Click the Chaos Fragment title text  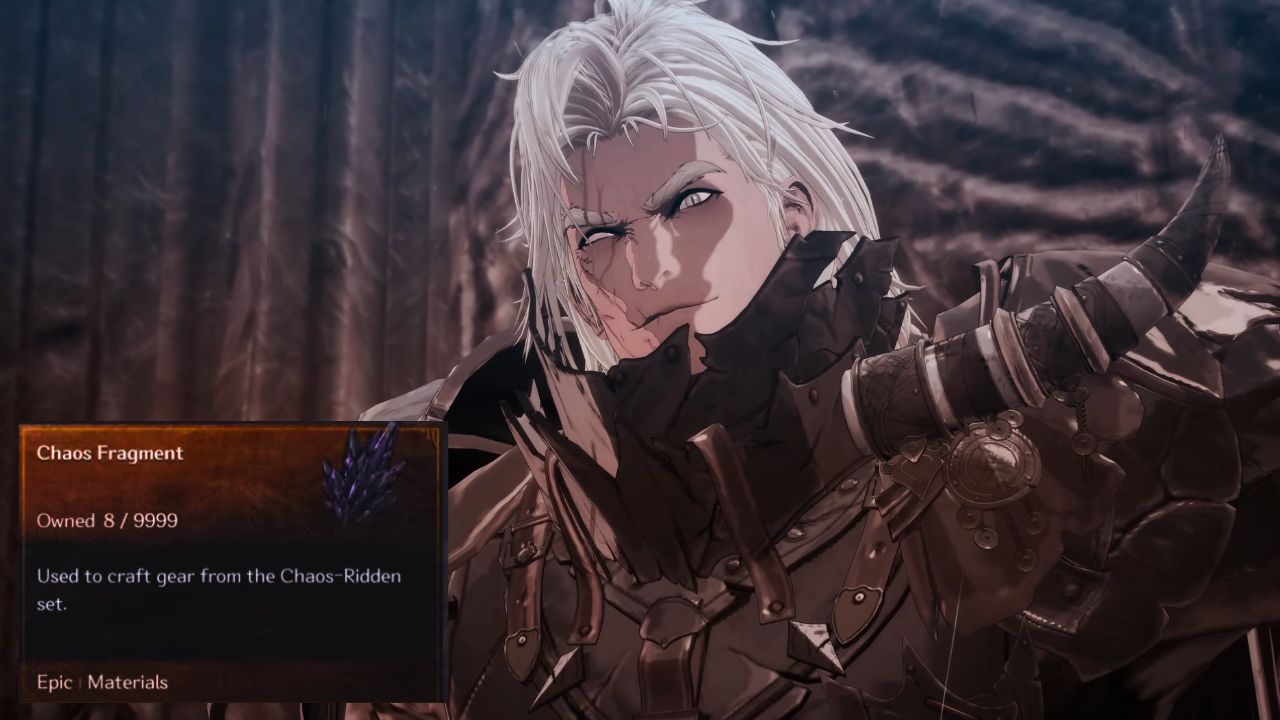(110, 452)
